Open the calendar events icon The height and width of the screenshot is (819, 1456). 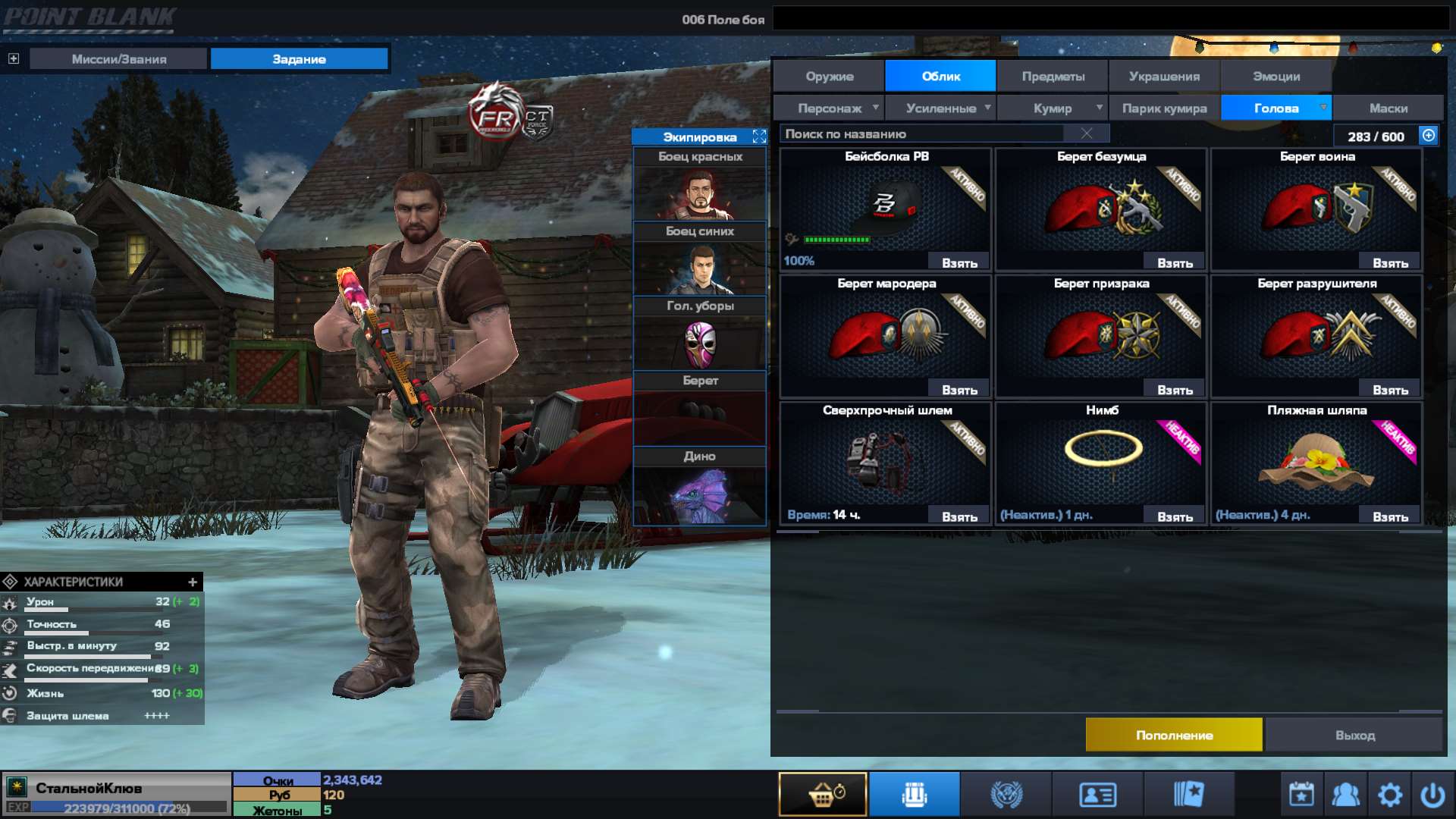tap(1300, 793)
